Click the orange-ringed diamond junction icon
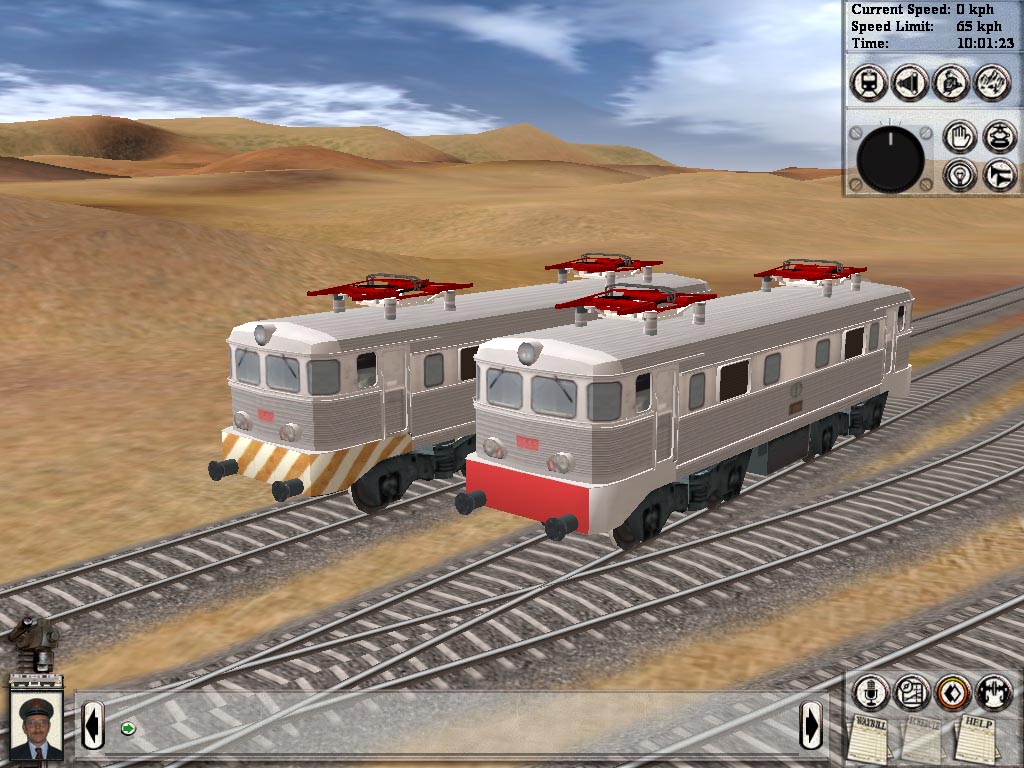This screenshot has width=1024, height=768. point(953,692)
